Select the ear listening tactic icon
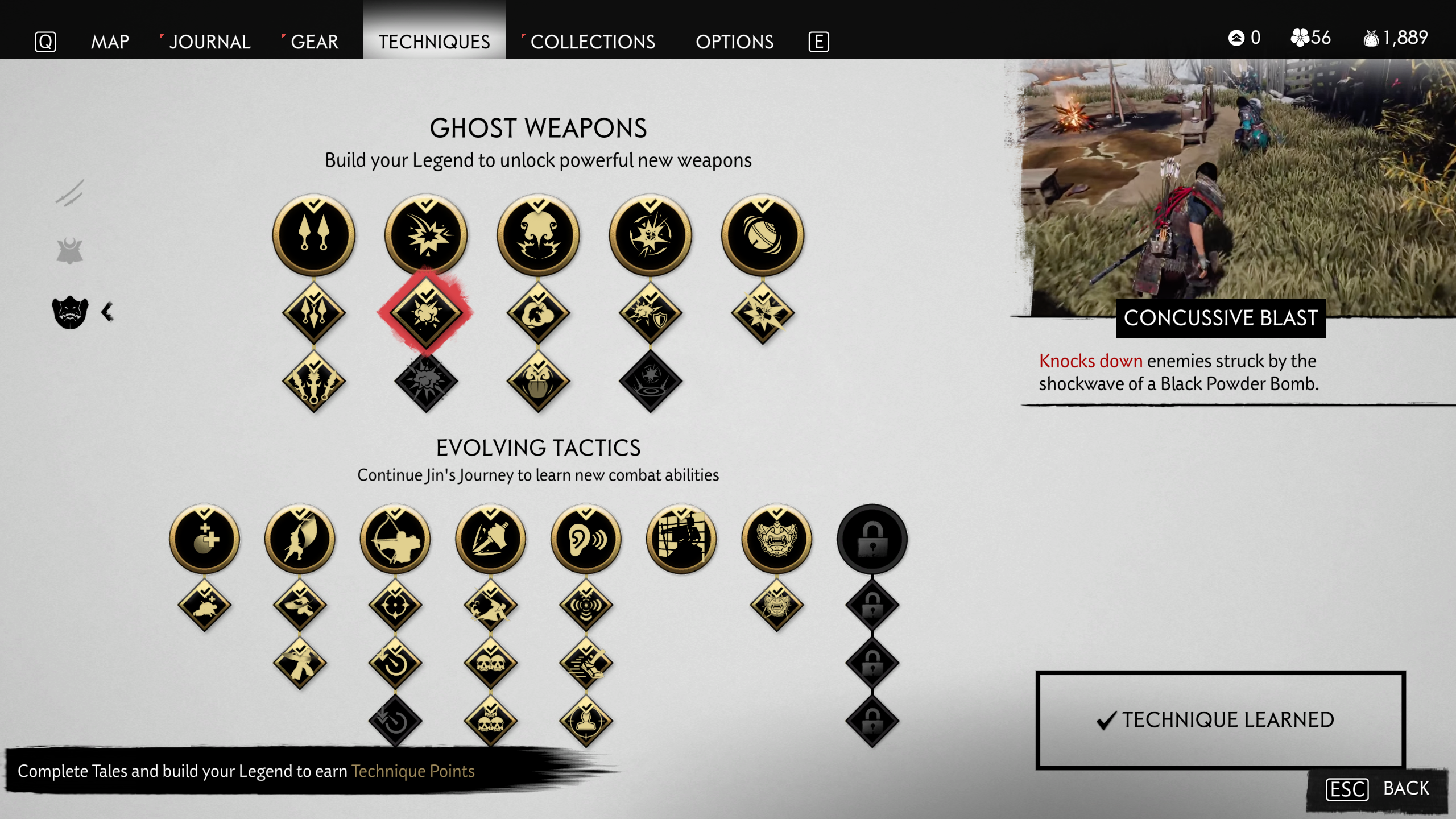 (x=586, y=539)
